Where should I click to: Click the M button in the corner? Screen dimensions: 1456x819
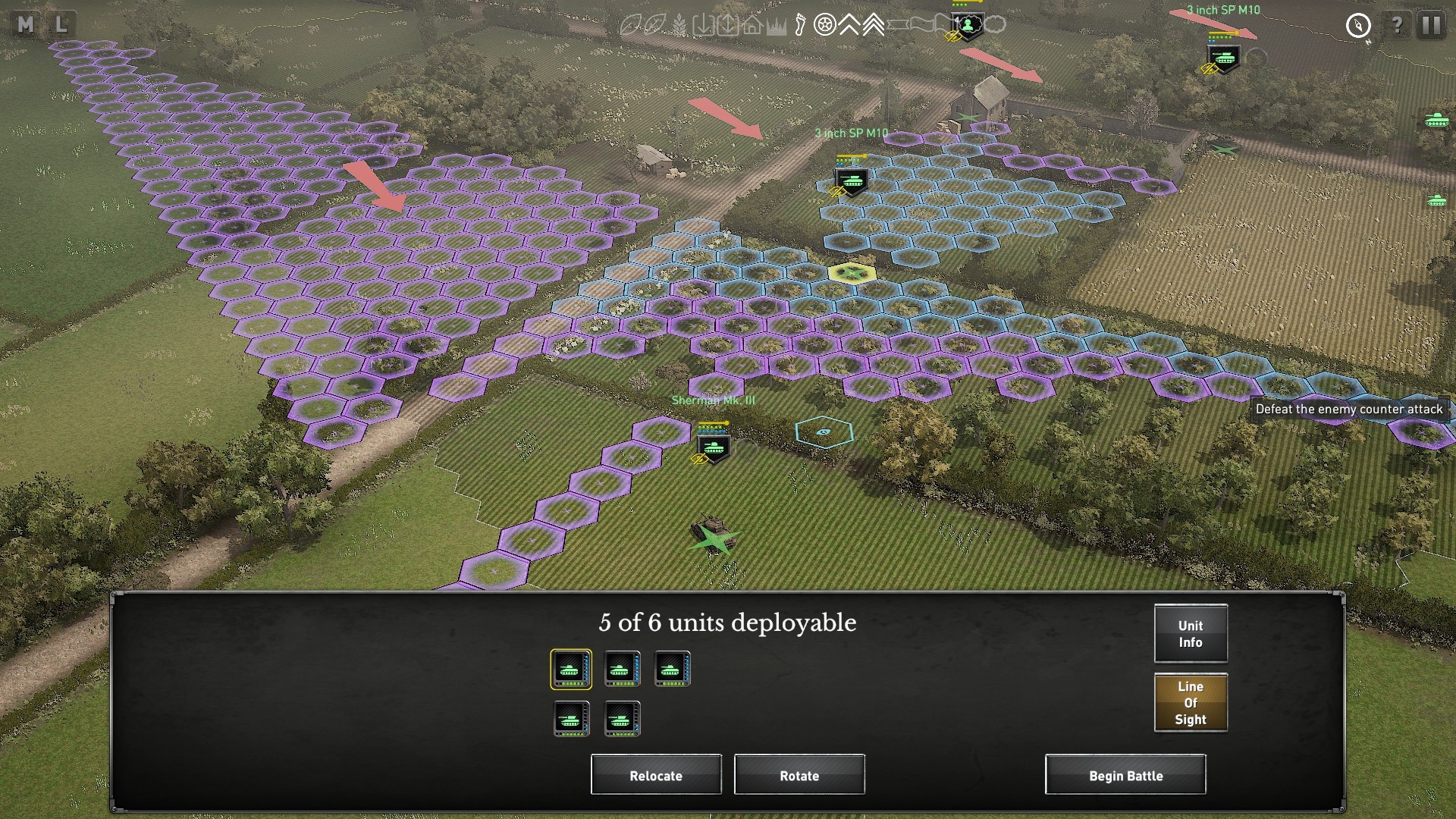coord(26,25)
